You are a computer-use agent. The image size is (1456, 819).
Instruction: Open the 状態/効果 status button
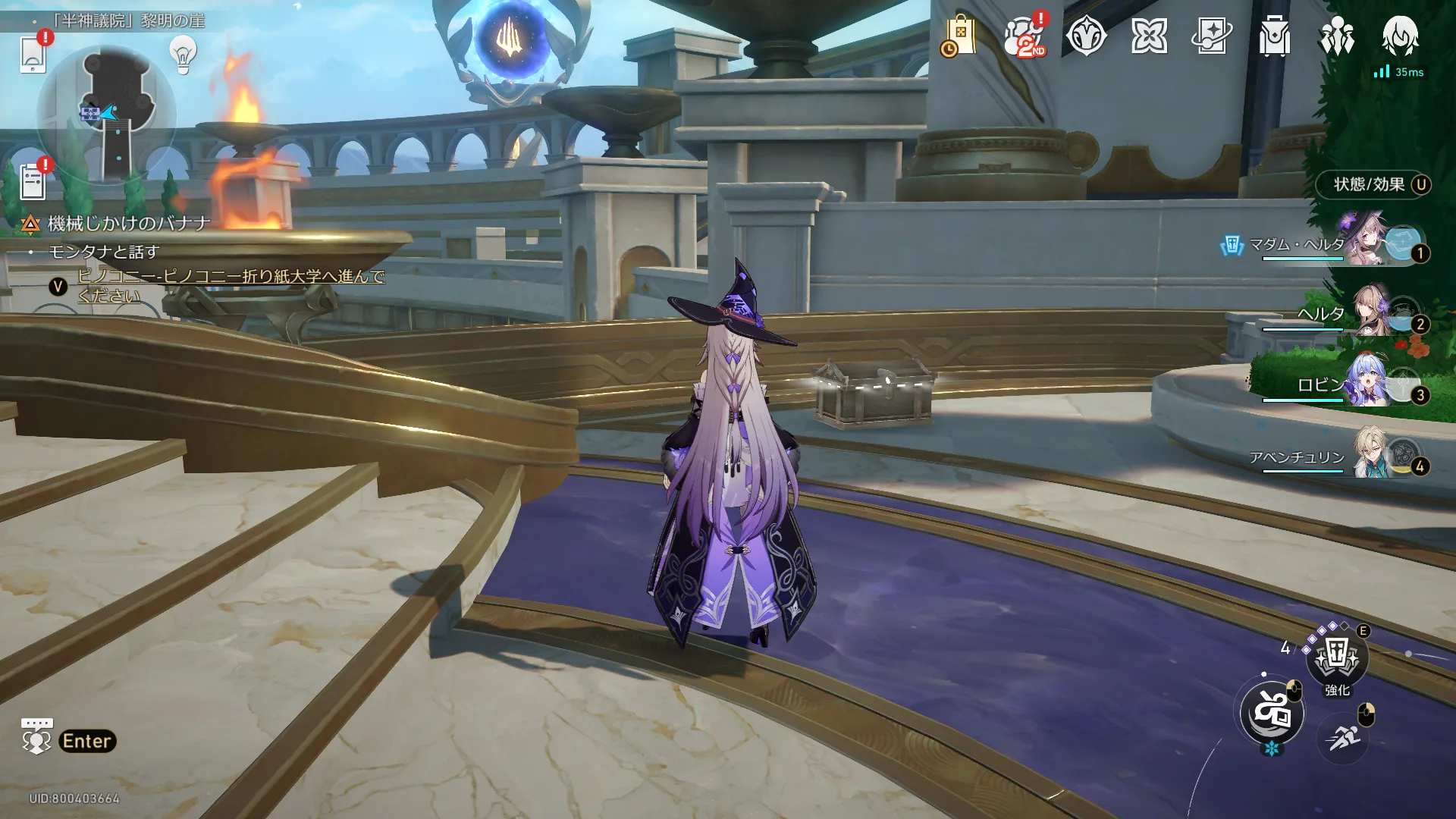1374,184
